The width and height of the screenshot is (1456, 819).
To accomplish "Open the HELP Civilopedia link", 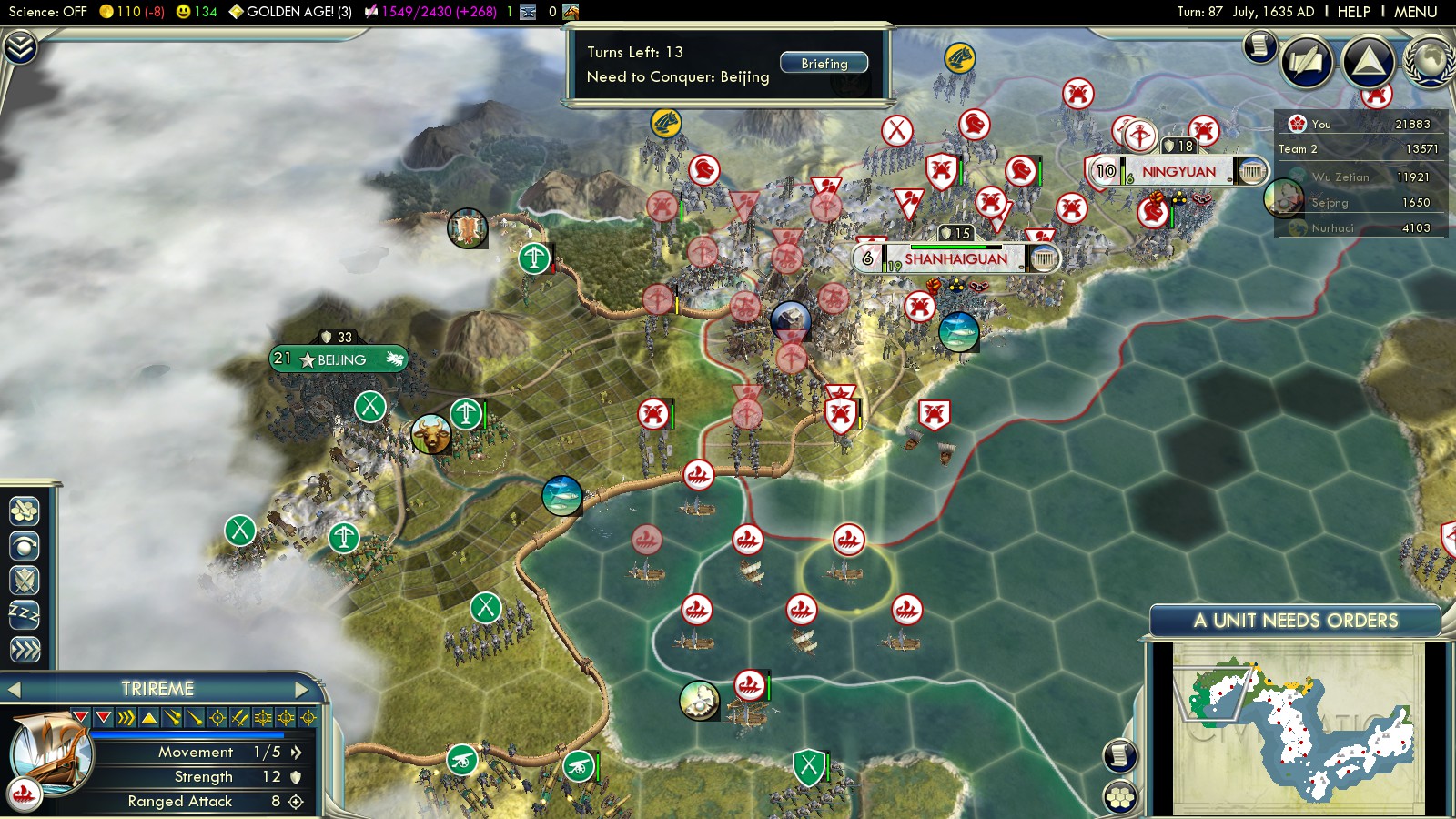I will coord(1353,12).
